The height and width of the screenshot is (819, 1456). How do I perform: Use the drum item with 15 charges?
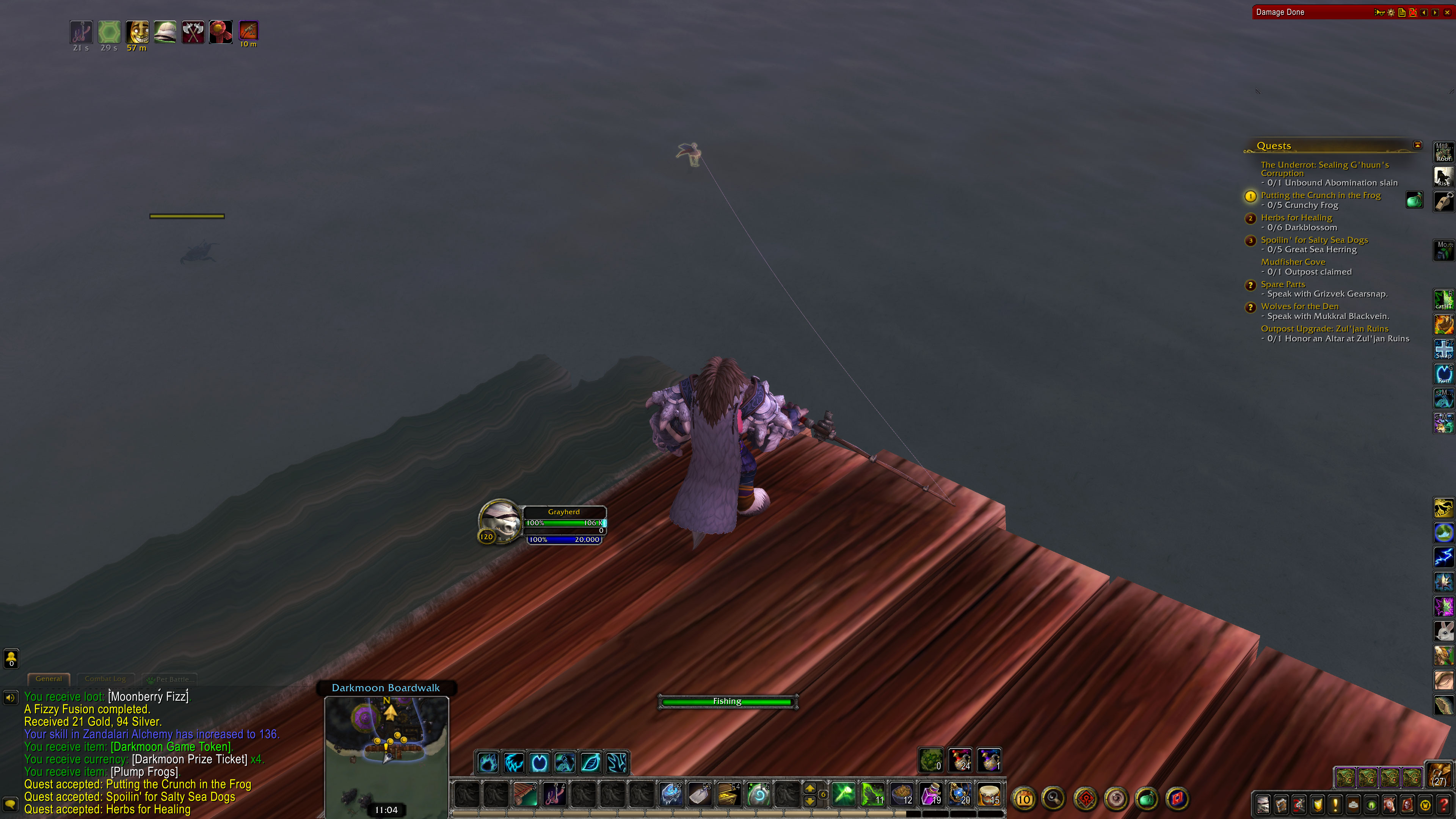[989, 794]
